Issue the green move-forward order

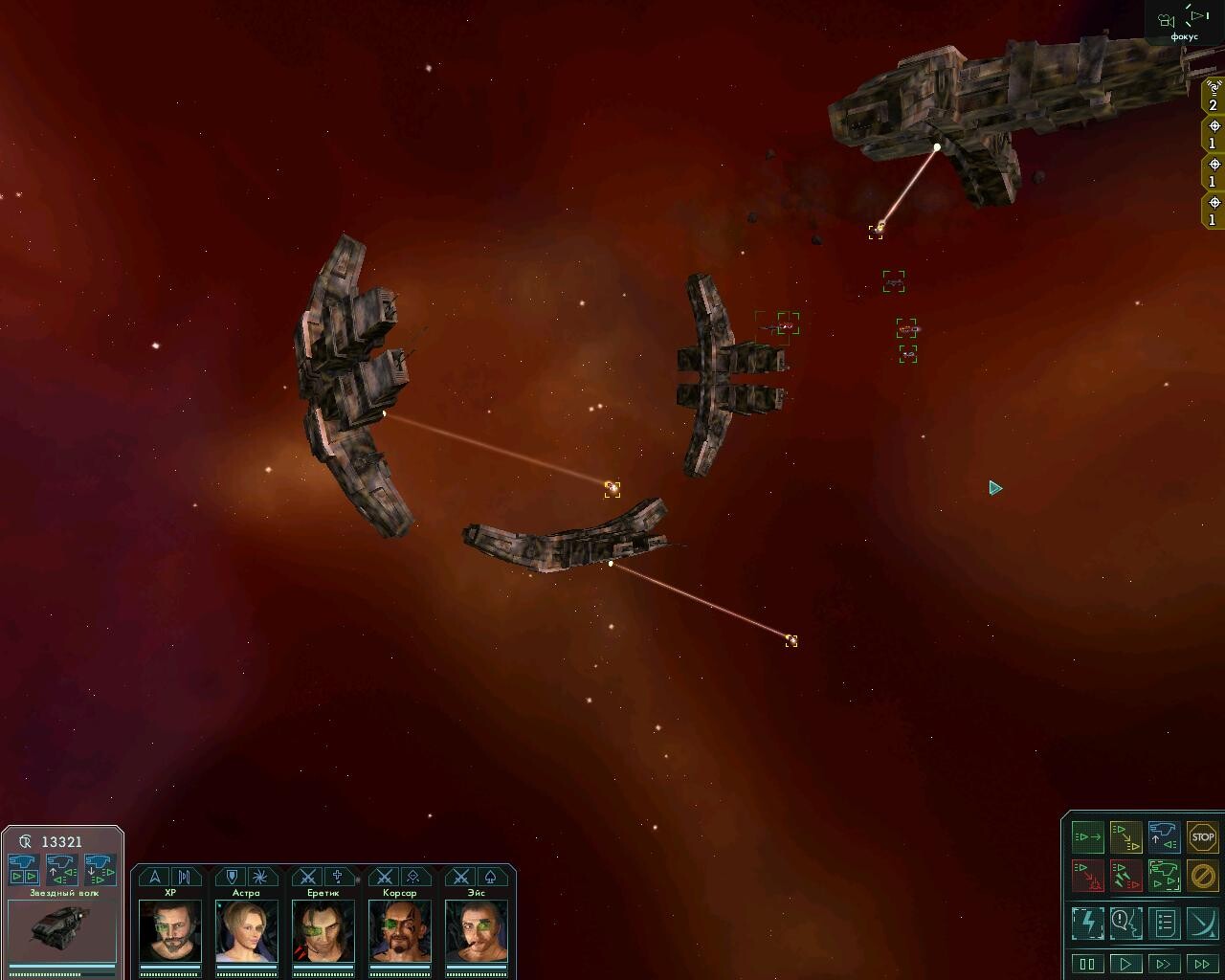(1088, 837)
